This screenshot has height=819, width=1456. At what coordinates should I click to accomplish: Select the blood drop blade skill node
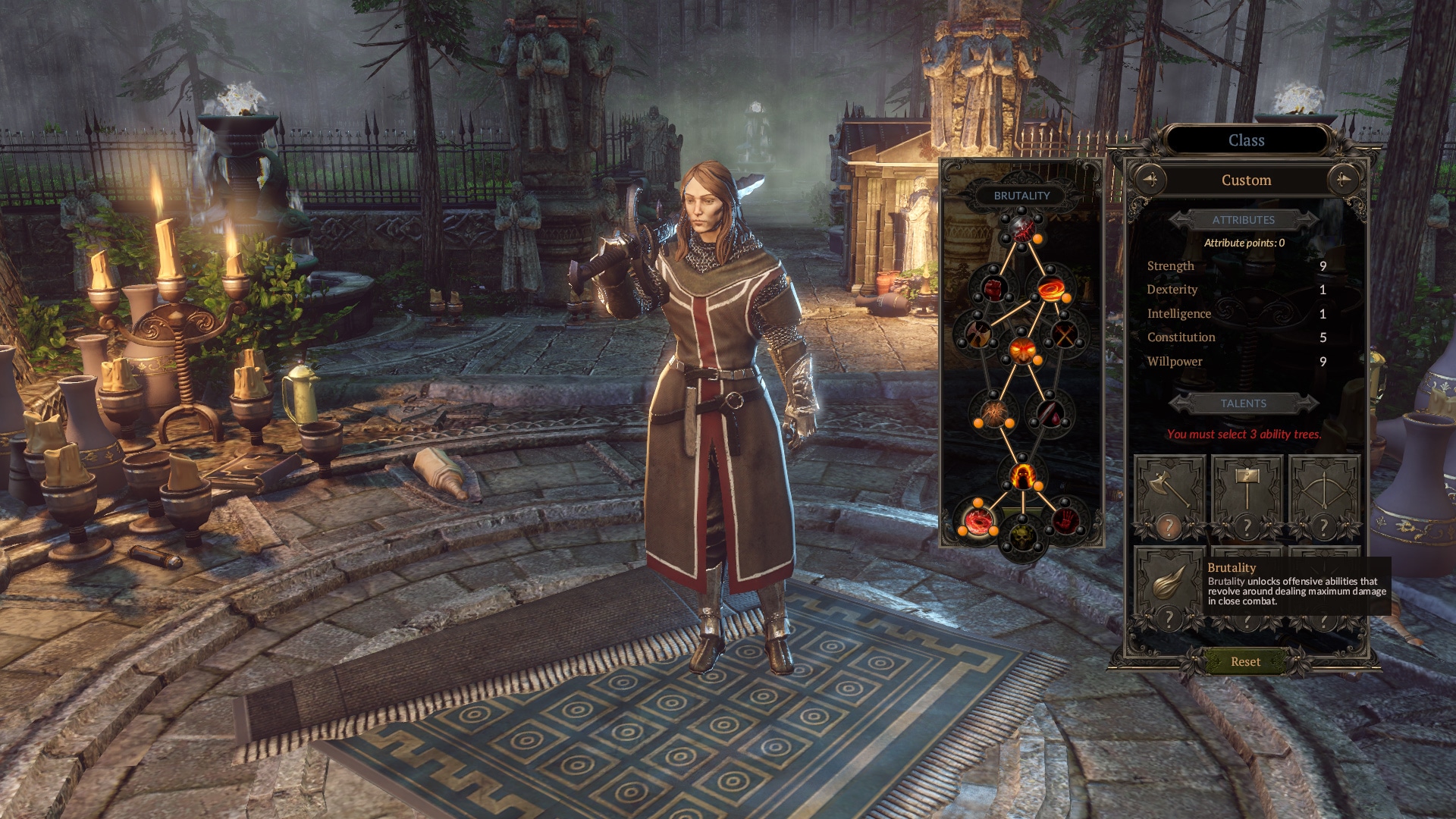(1050, 413)
